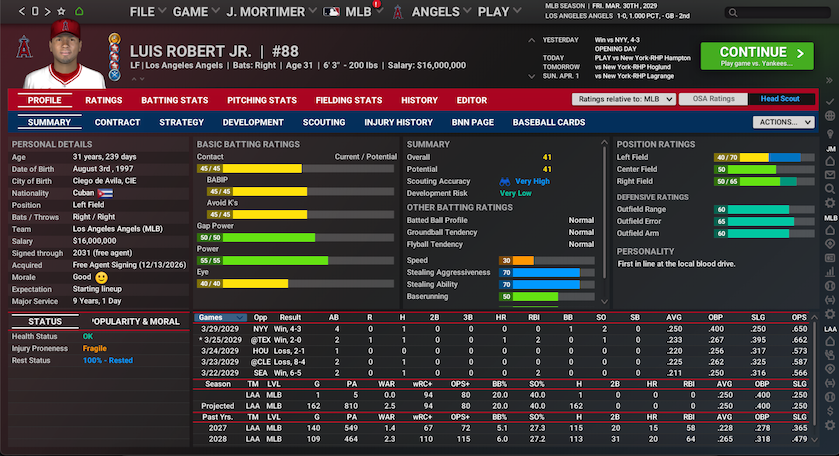
Task: Show the Pitching Stats tab
Action: pos(262,100)
